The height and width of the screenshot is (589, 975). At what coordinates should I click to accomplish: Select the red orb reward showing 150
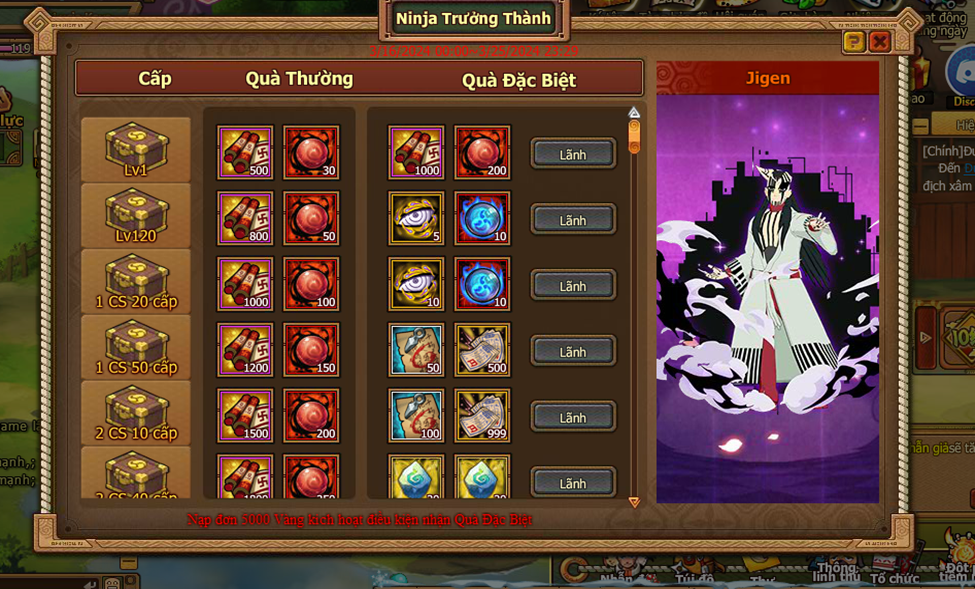tap(311, 350)
